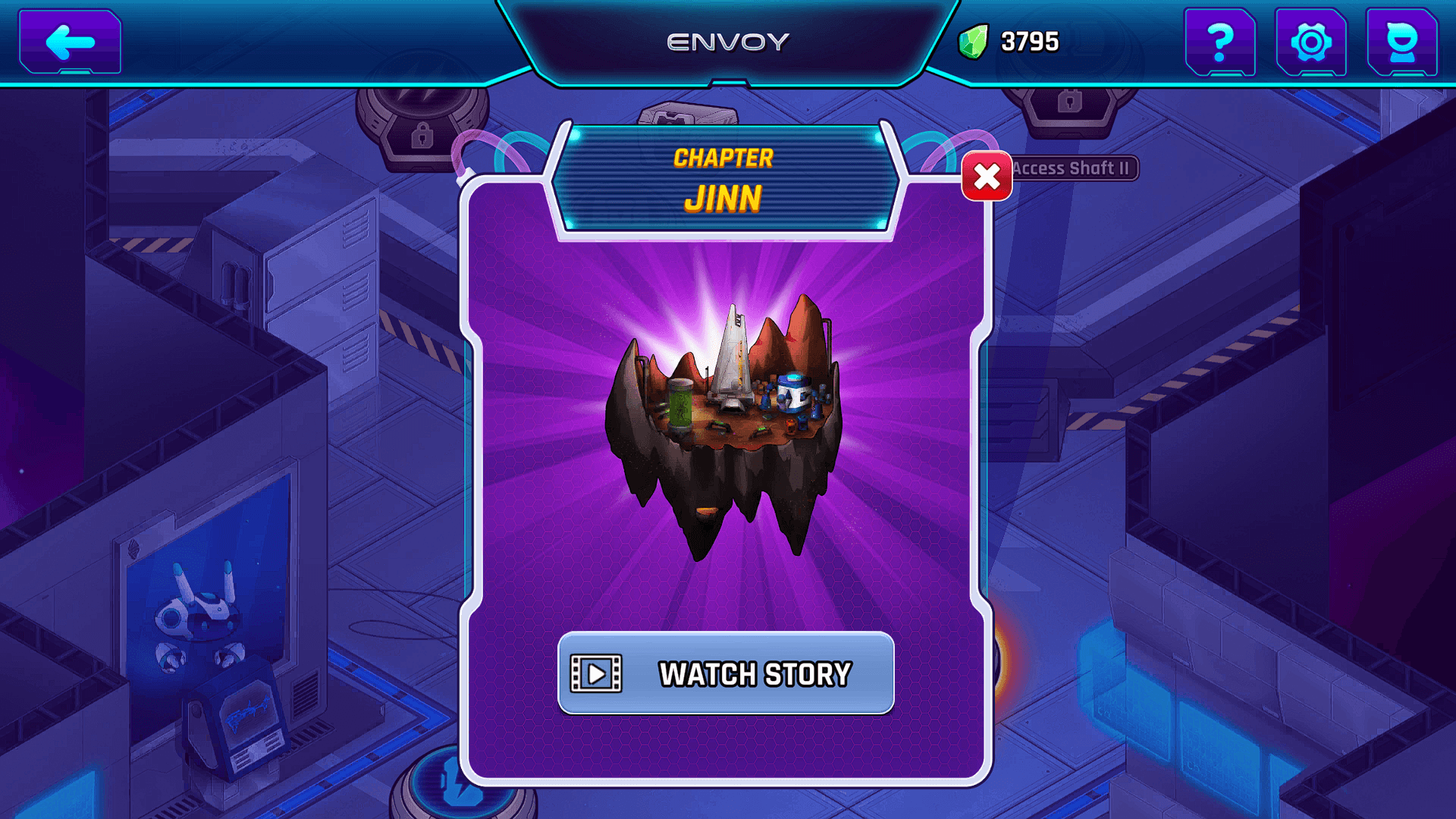Screen dimensions: 1456x819
Task: Open the settings gear icon
Action: (1310, 42)
